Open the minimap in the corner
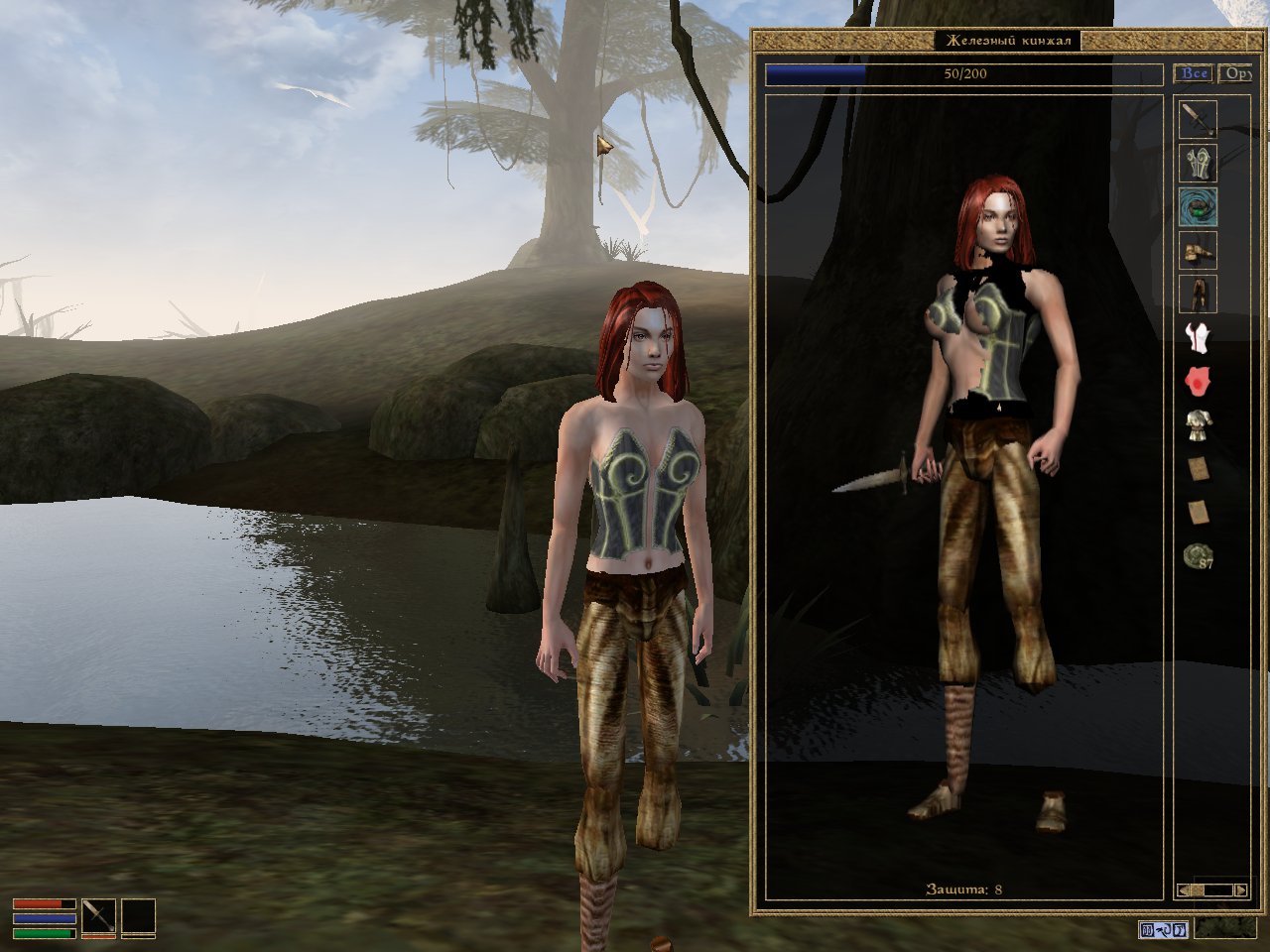Image resolution: width=1270 pixels, height=952 pixels. coord(1224,929)
